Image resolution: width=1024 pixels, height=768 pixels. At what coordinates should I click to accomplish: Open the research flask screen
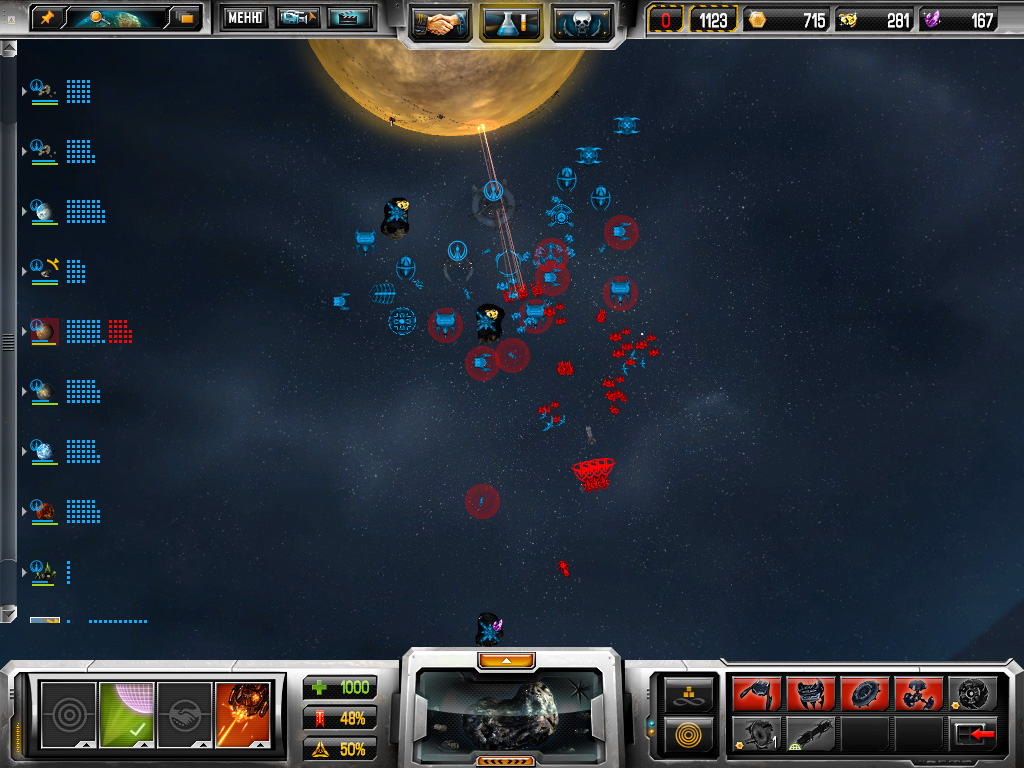[511, 21]
